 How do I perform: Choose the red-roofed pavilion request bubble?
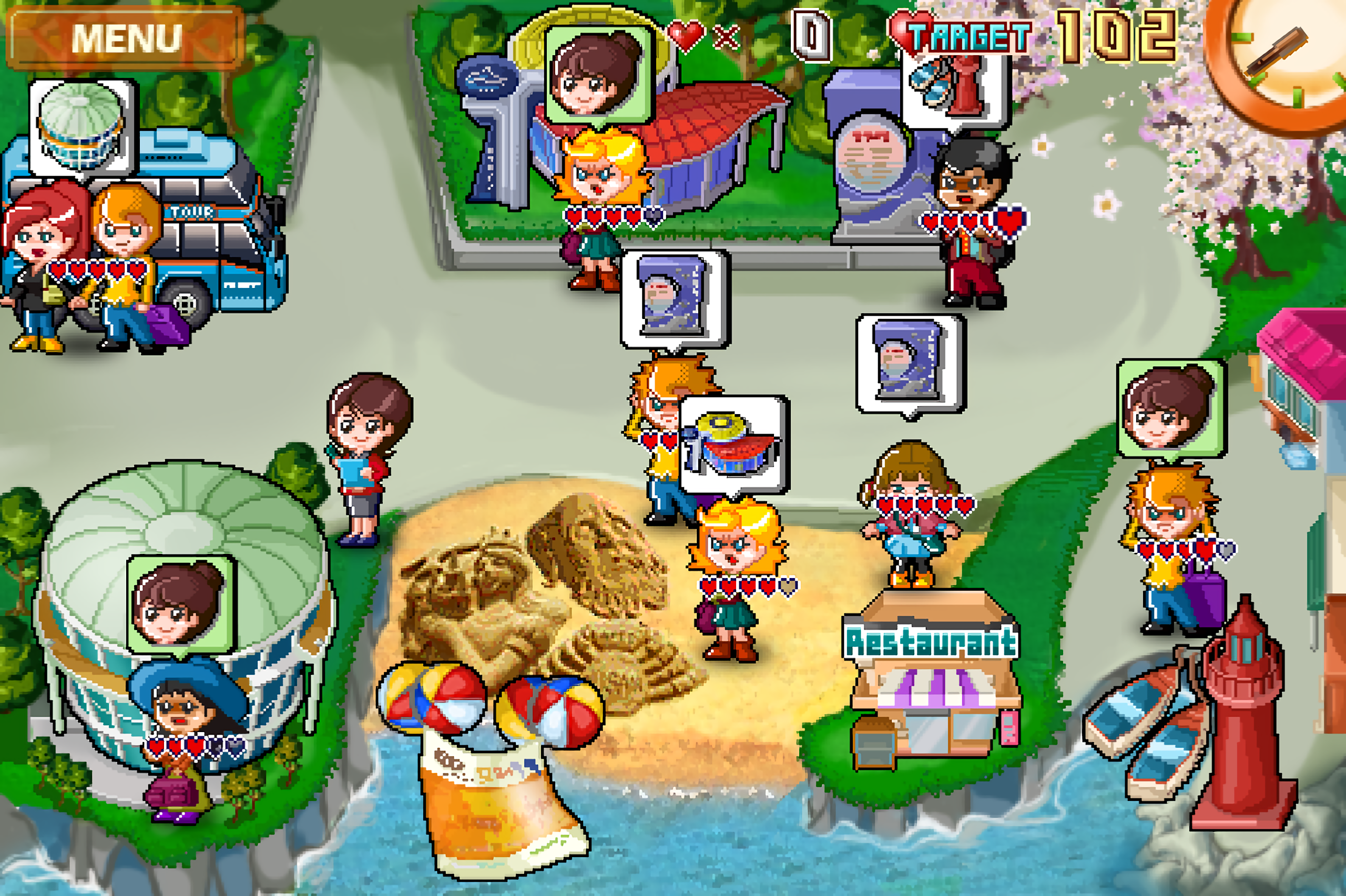733,444
